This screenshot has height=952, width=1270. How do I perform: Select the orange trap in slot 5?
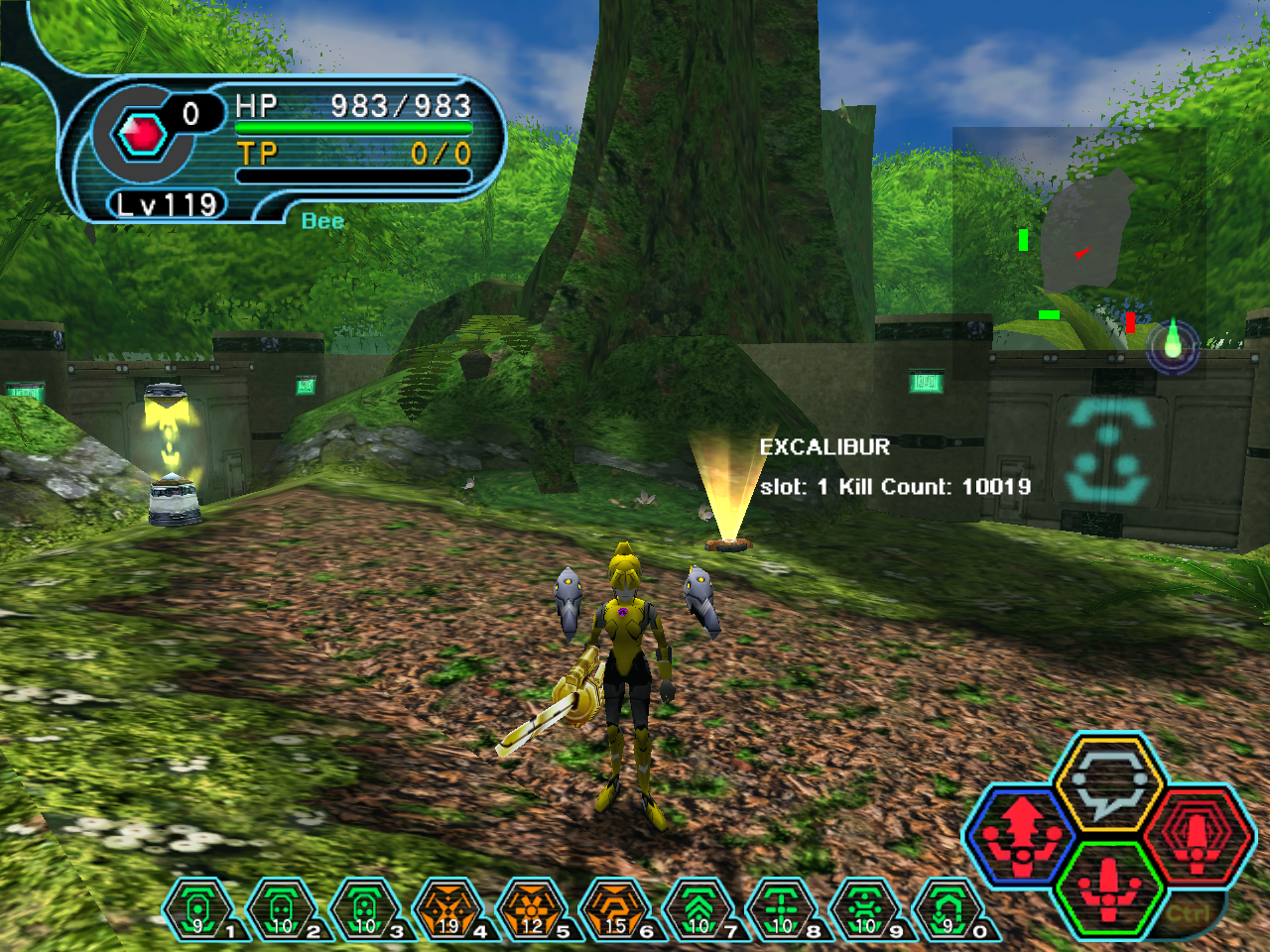coord(532,908)
